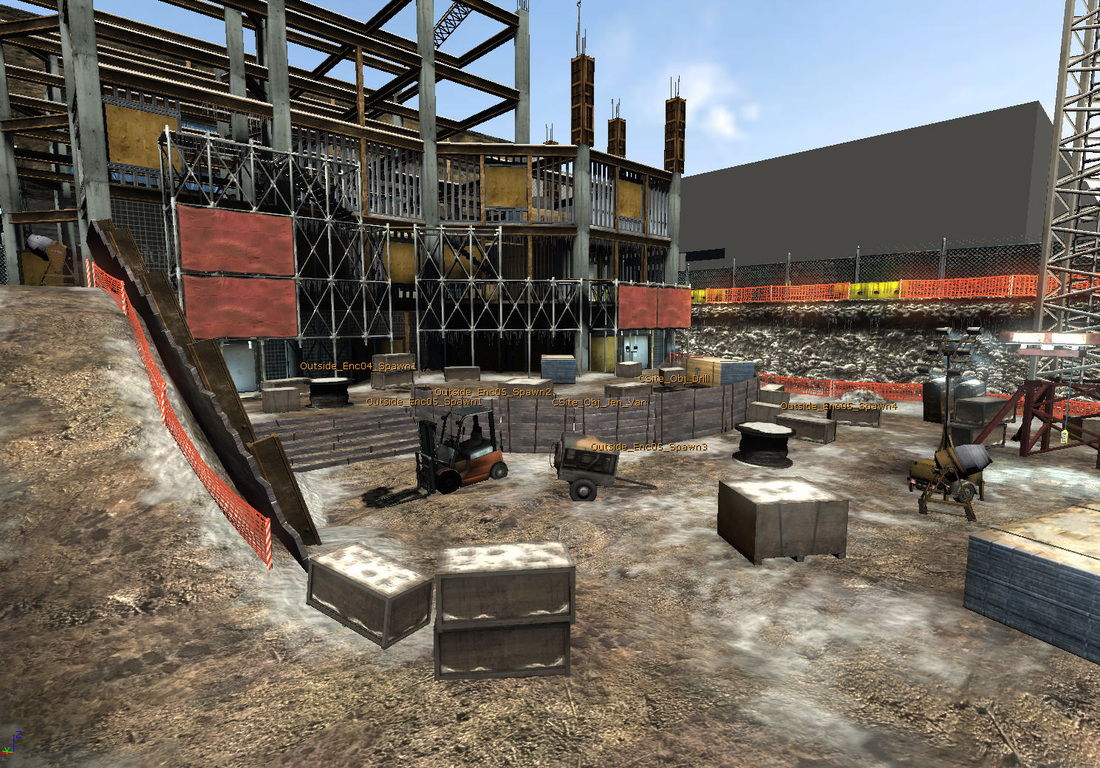Select the Outside_Enc04_Spawn1 marker label
Viewport: 1100px width, 768px height.
(358, 366)
